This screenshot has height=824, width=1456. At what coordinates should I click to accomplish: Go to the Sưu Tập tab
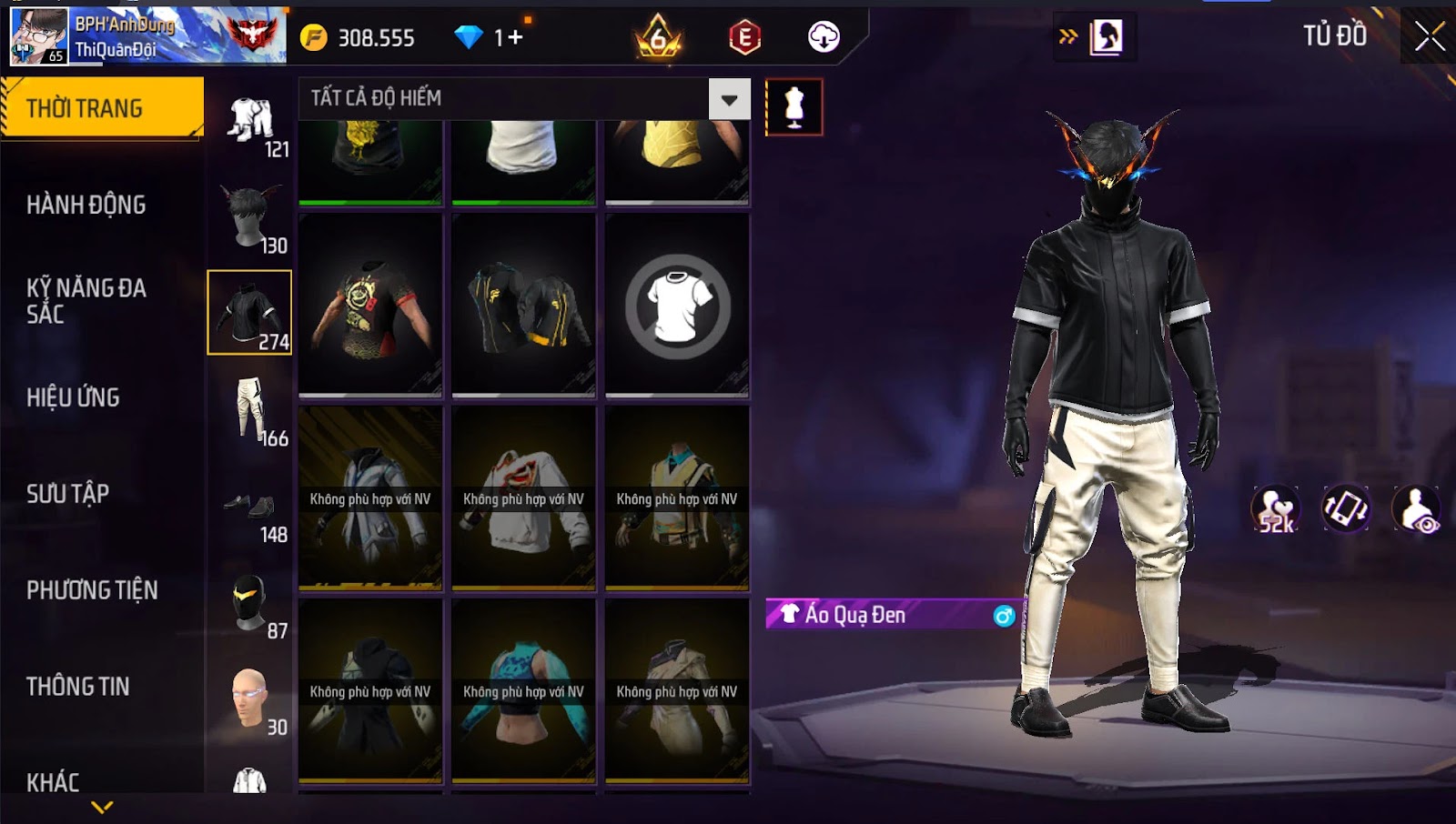tap(67, 494)
